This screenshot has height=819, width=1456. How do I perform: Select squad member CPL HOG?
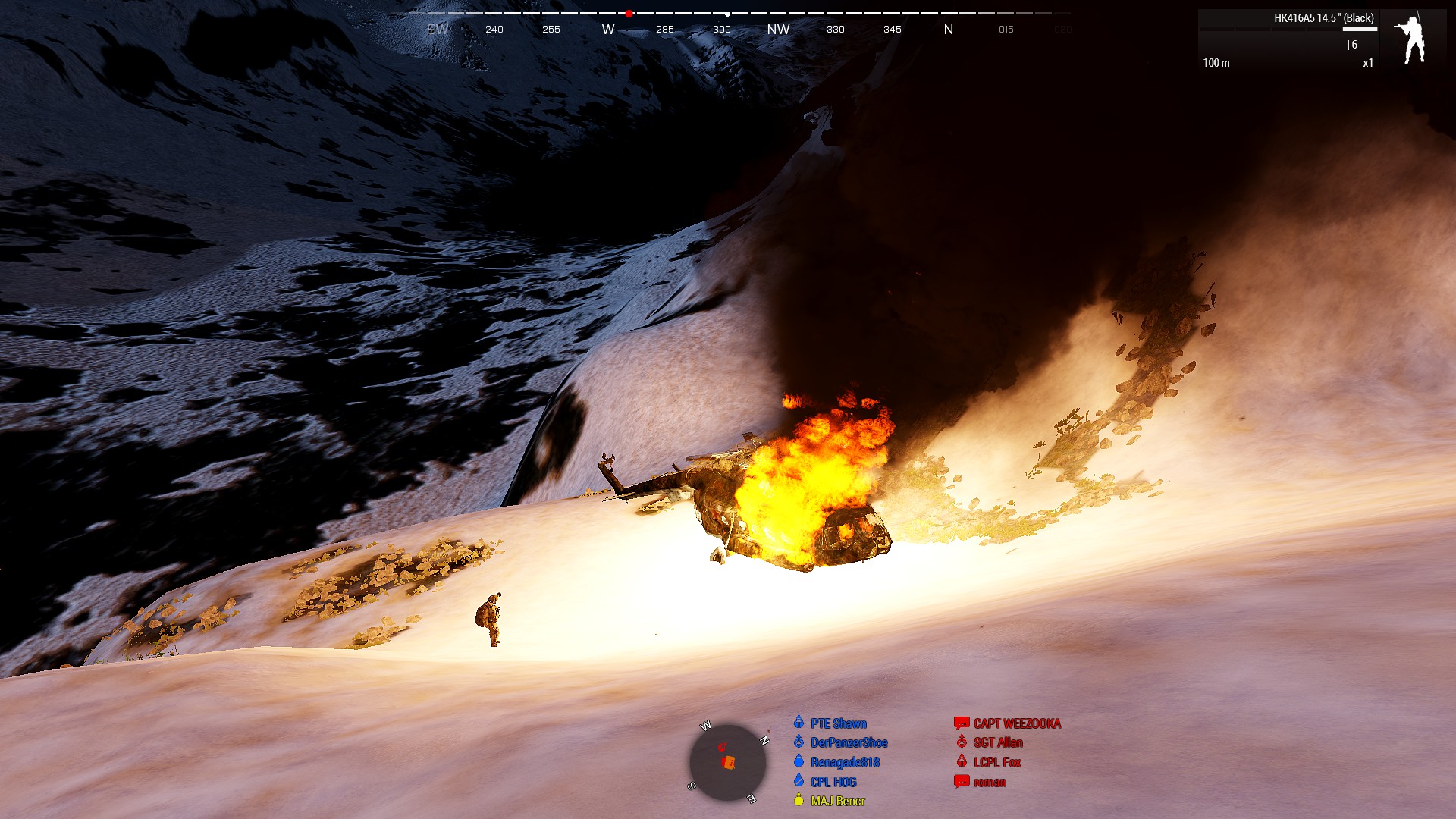click(x=833, y=782)
